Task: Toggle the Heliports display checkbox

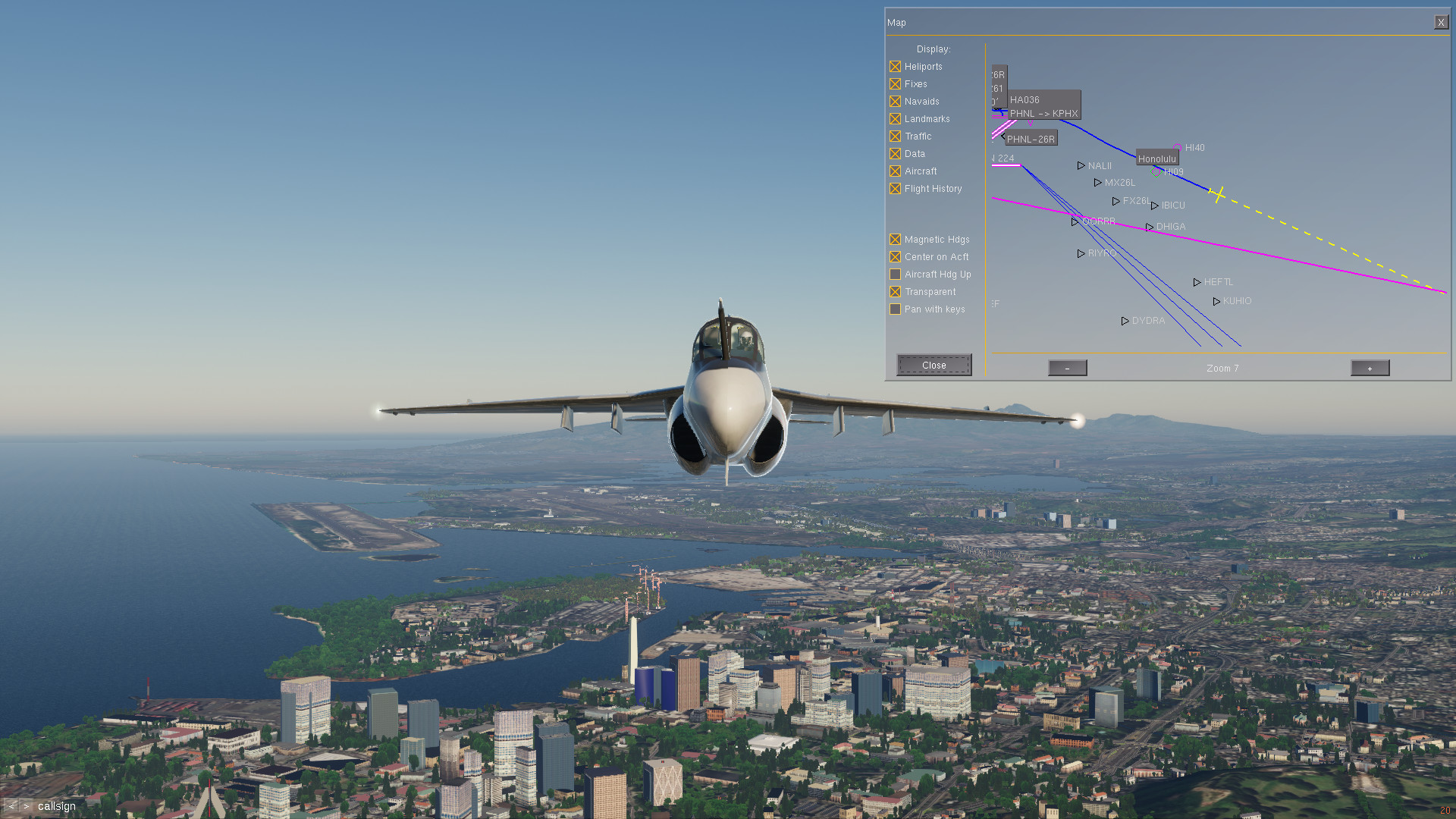Action: pyautogui.click(x=896, y=67)
